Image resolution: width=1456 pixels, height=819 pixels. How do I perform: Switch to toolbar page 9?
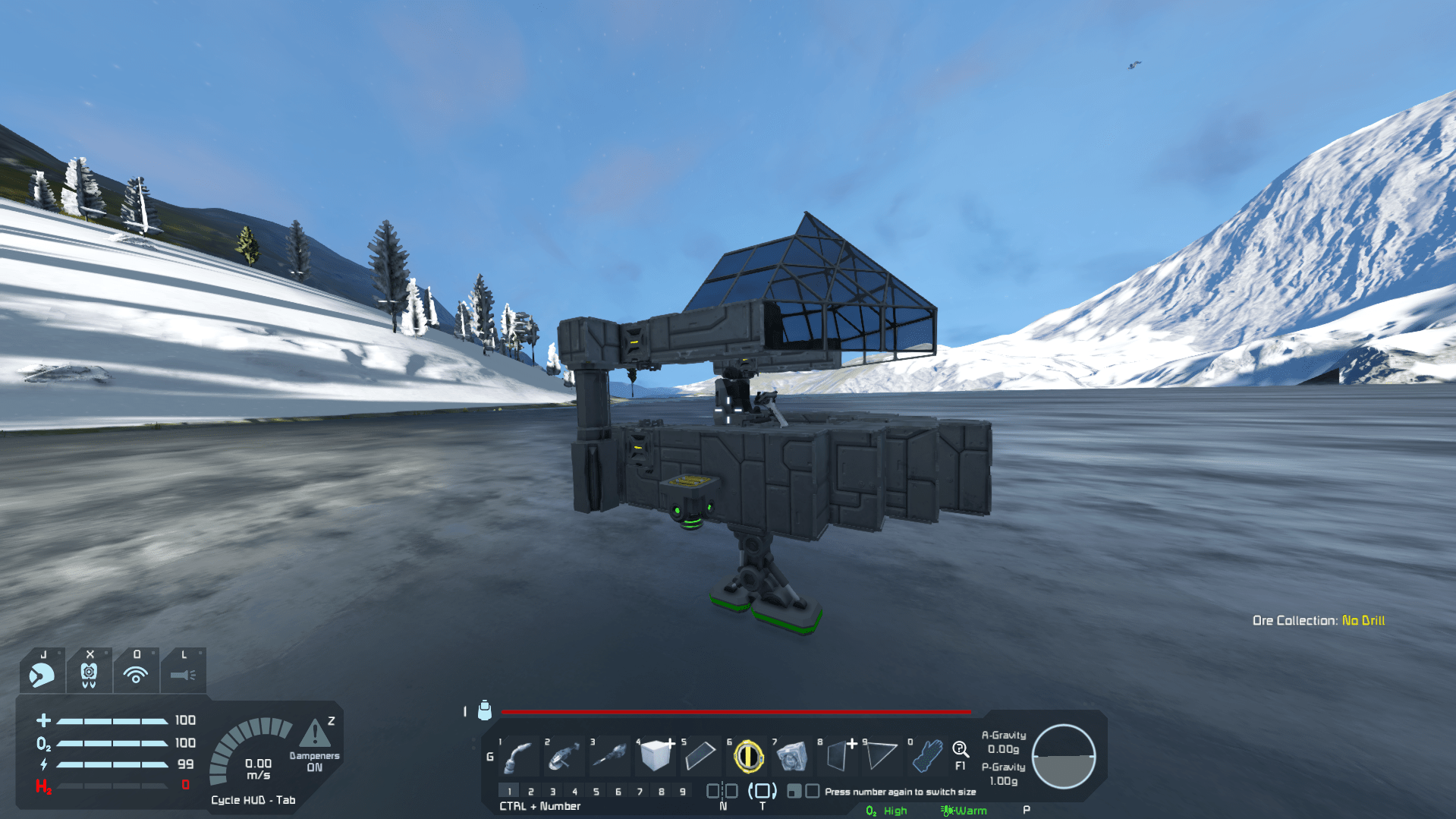point(684,791)
